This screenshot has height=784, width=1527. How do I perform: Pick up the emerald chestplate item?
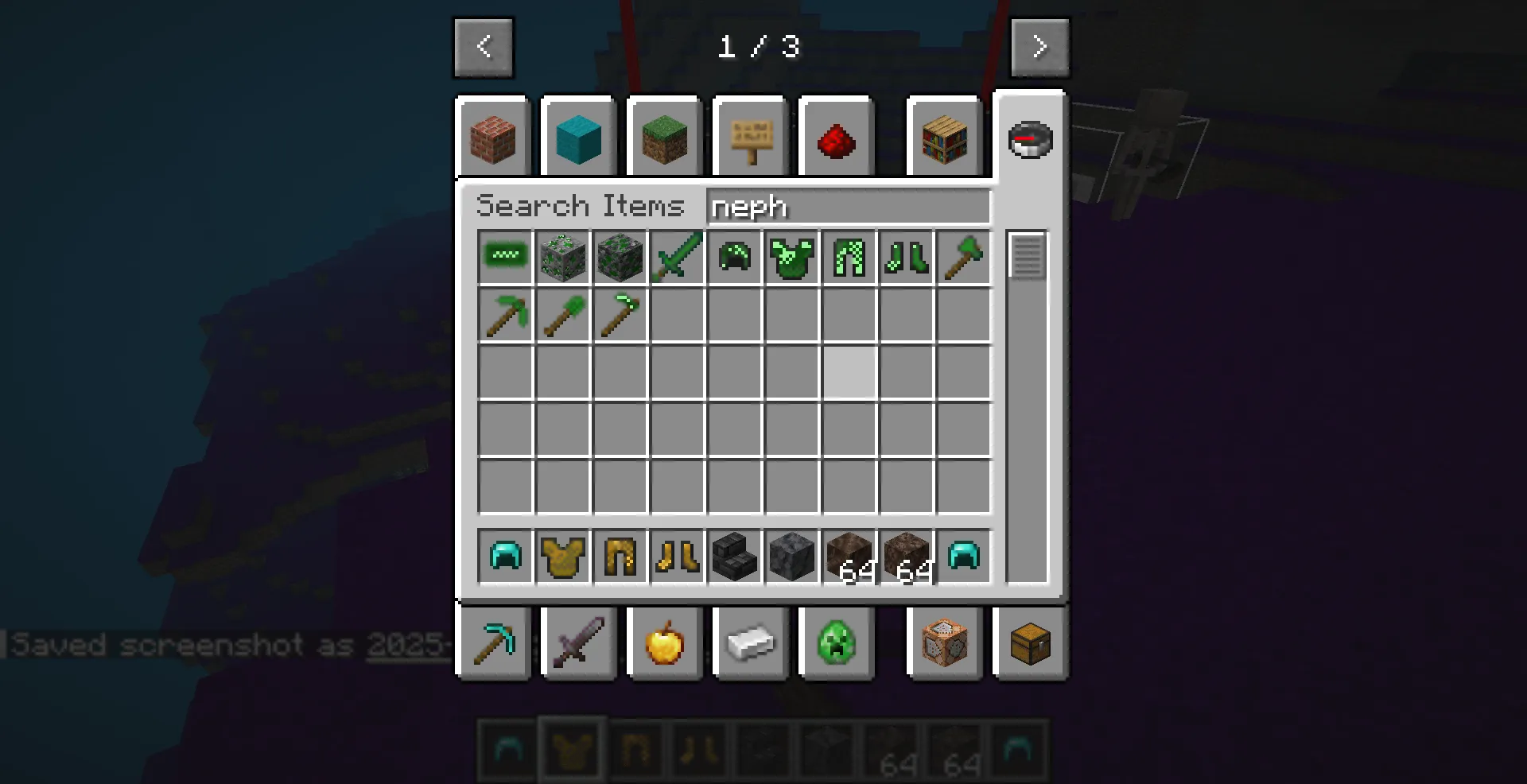coord(792,257)
